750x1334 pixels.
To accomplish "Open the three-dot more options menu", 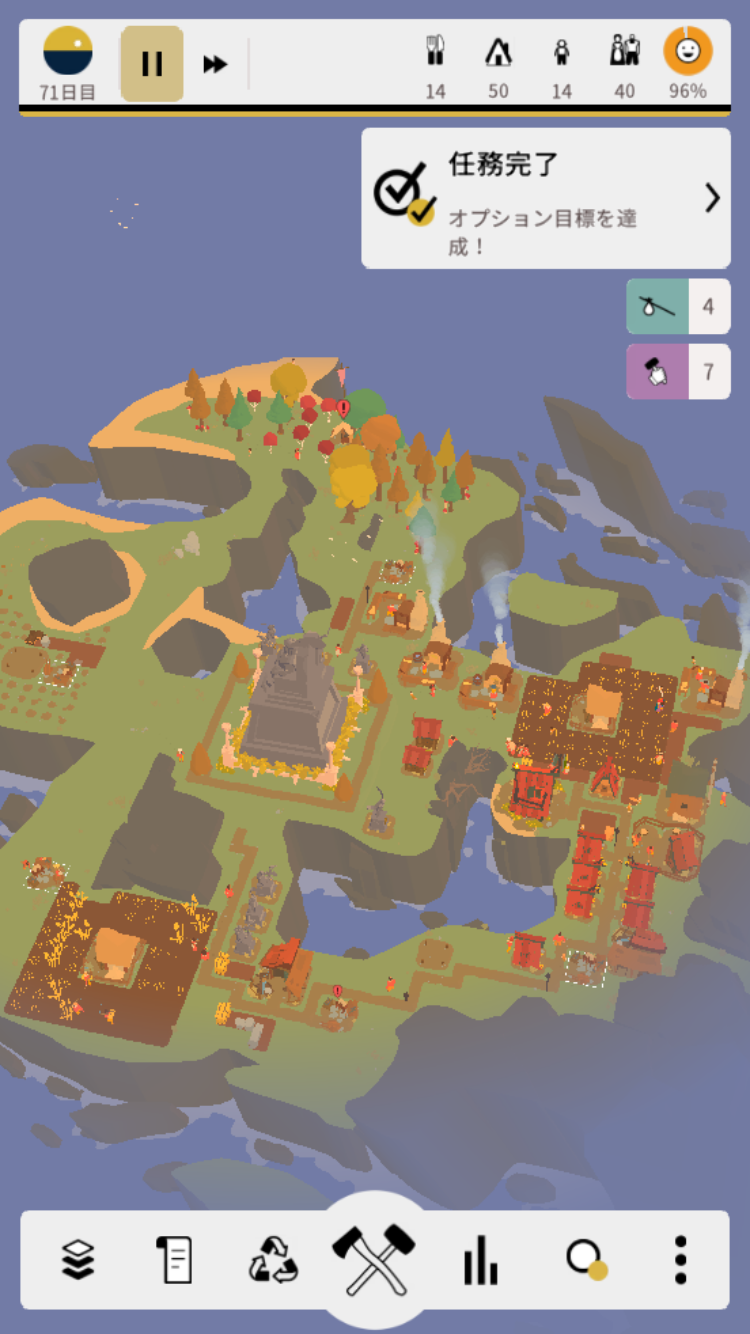I will coord(680,1259).
